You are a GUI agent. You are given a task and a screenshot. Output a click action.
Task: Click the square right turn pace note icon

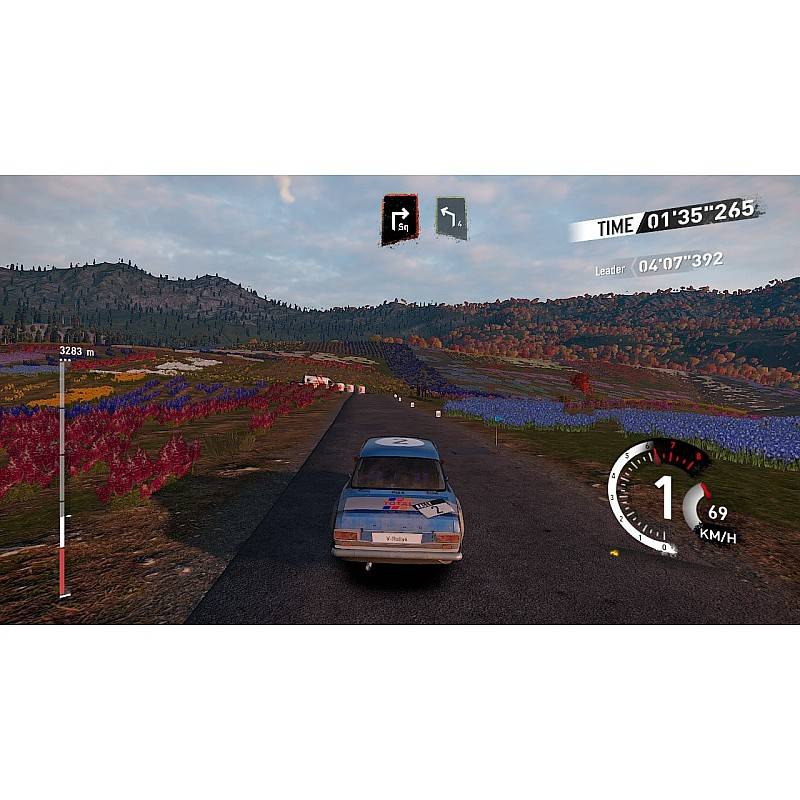click(x=399, y=219)
